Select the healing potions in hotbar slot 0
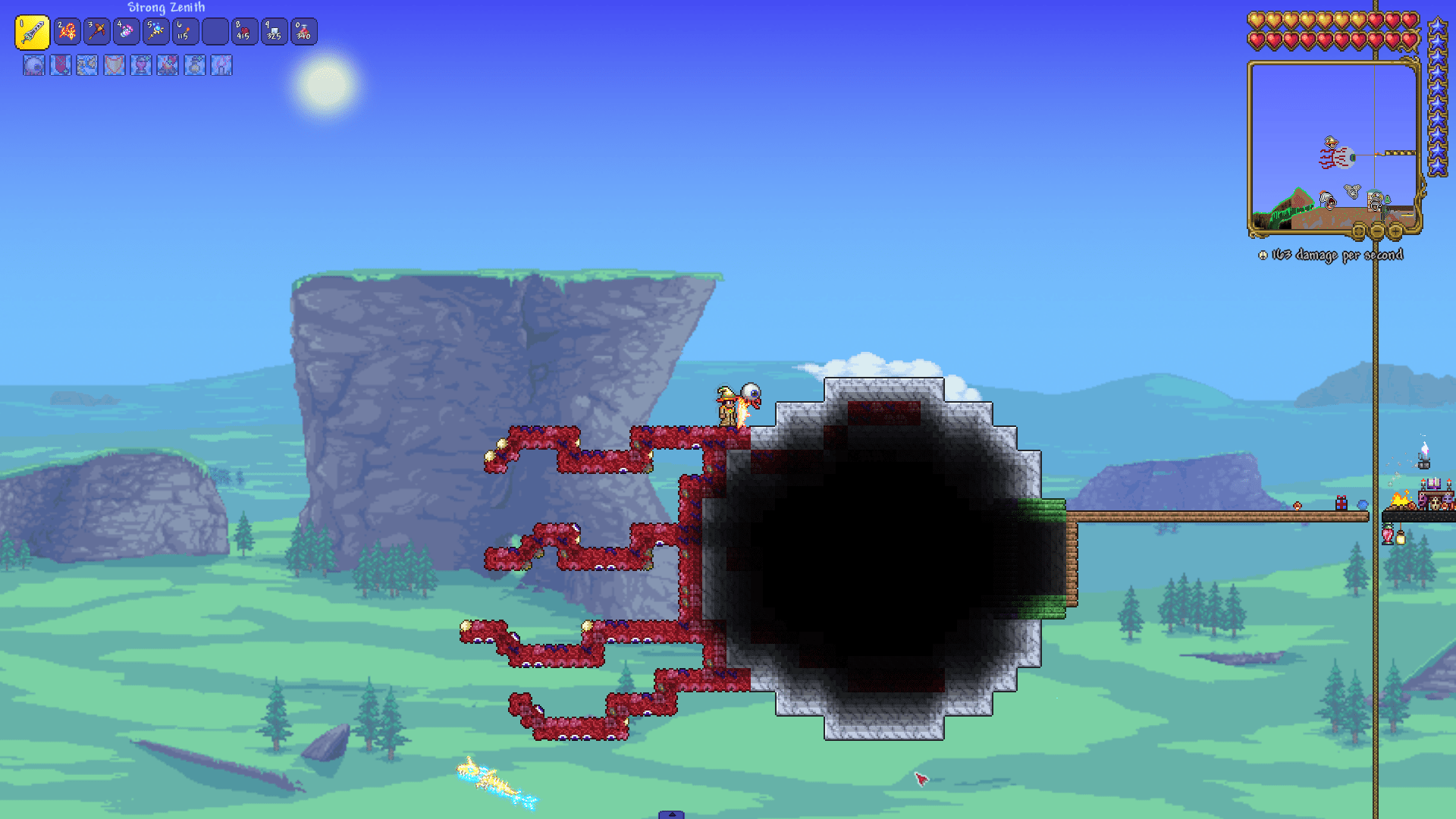This screenshot has width=1456, height=819. click(303, 31)
